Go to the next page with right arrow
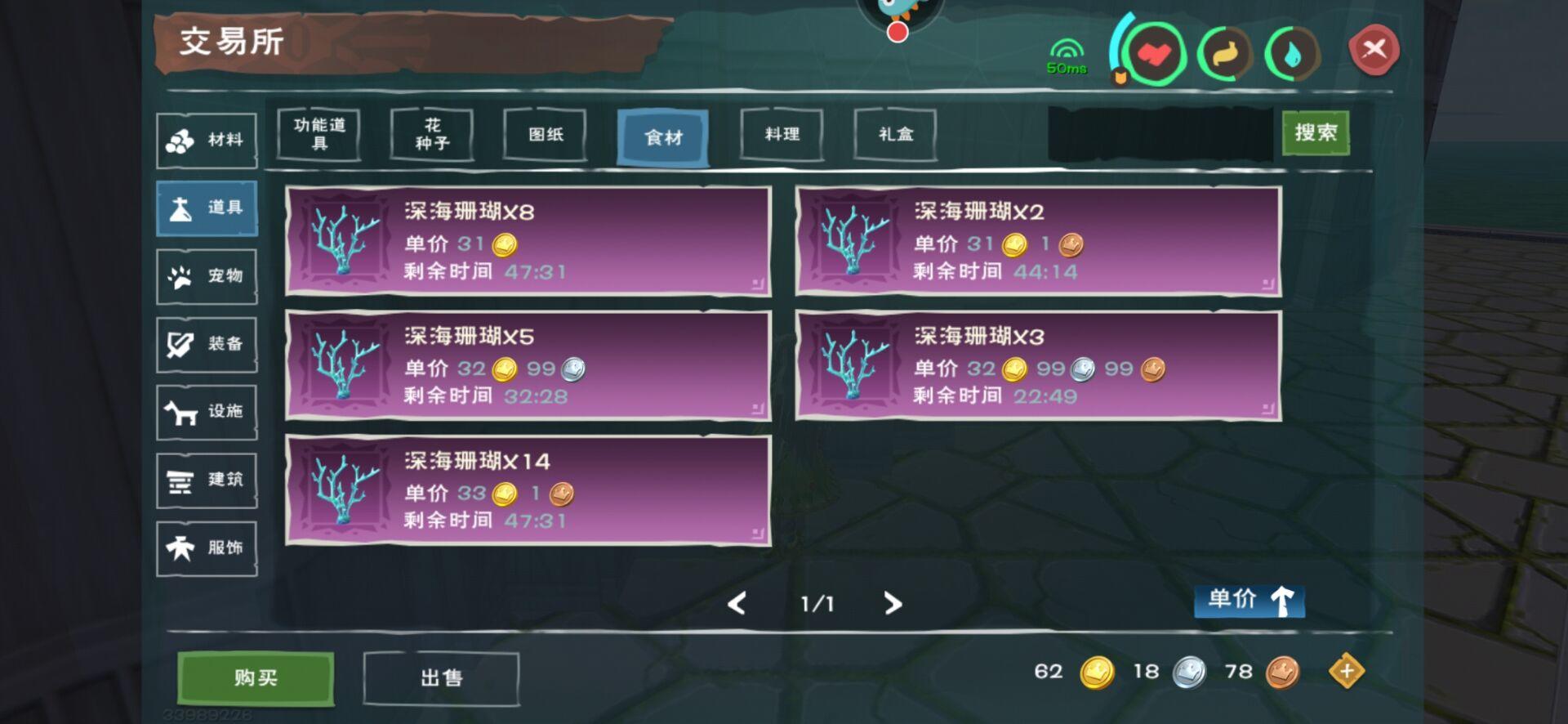 tap(893, 604)
